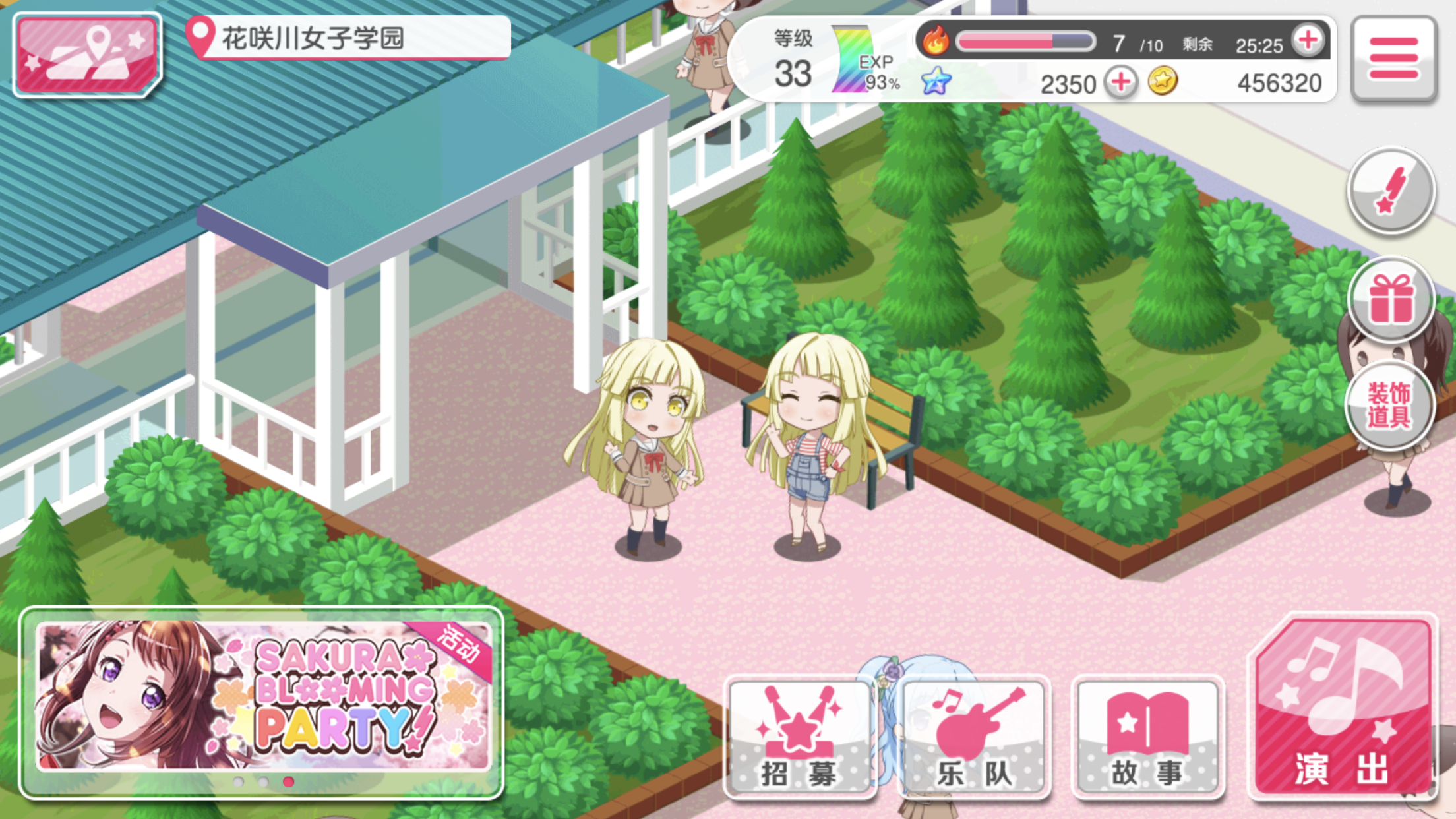Open the 装饰道具 decoration items button
The width and height of the screenshot is (1456, 819).
(1389, 405)
